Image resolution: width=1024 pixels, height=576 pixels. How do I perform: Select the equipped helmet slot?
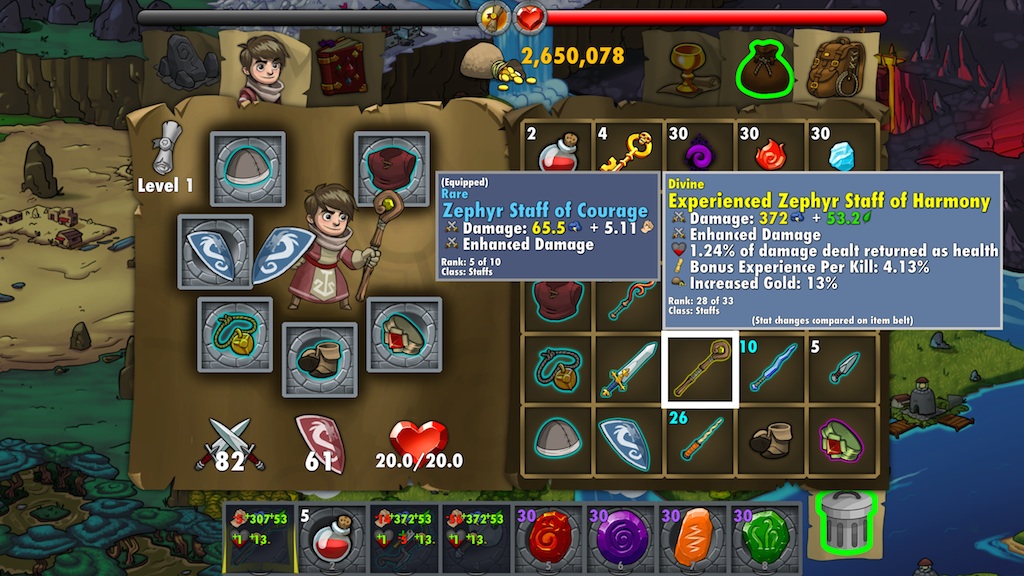[247, 170]
